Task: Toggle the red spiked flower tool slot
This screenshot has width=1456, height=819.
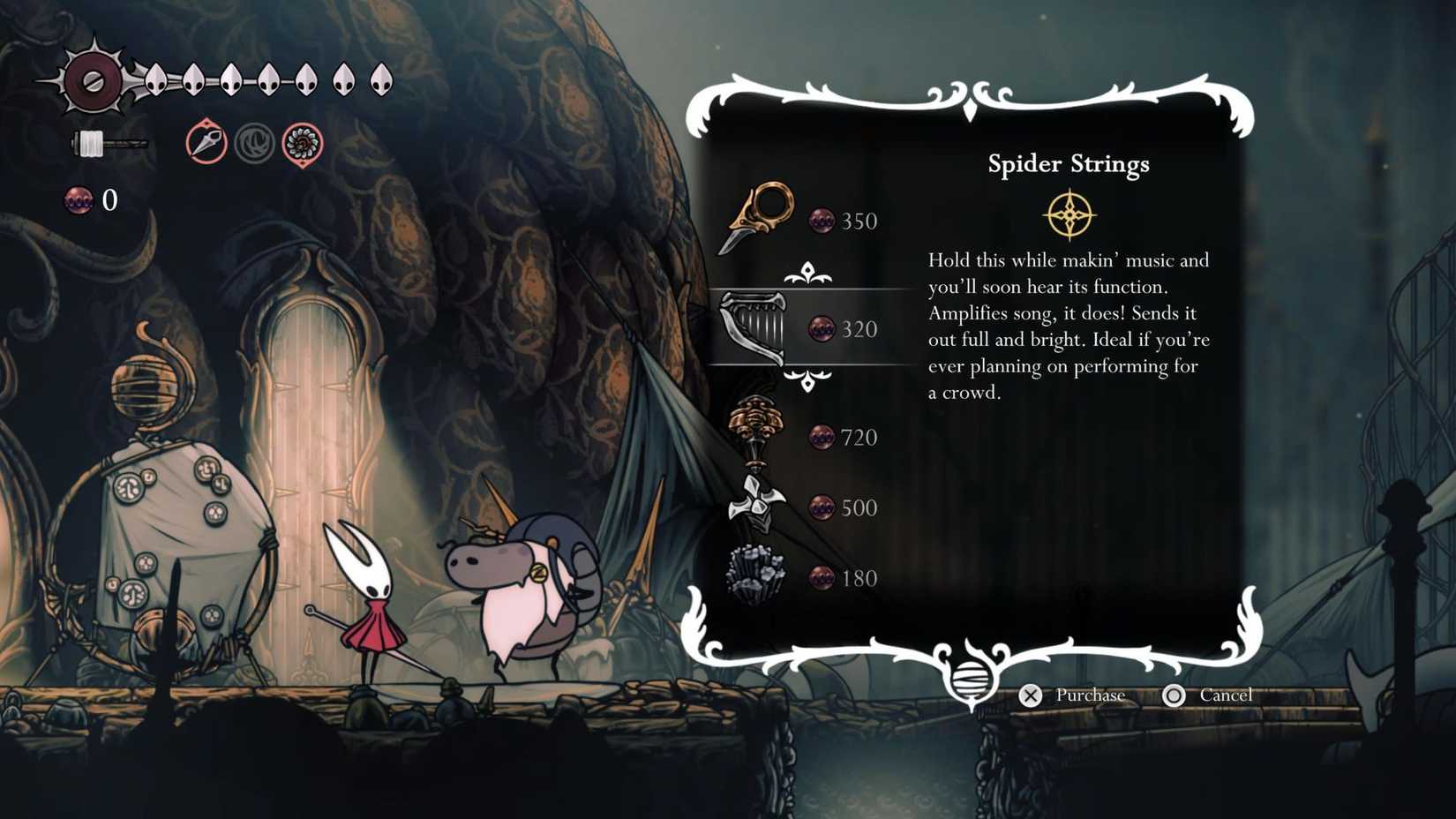Action: click(x=304, y=142)
